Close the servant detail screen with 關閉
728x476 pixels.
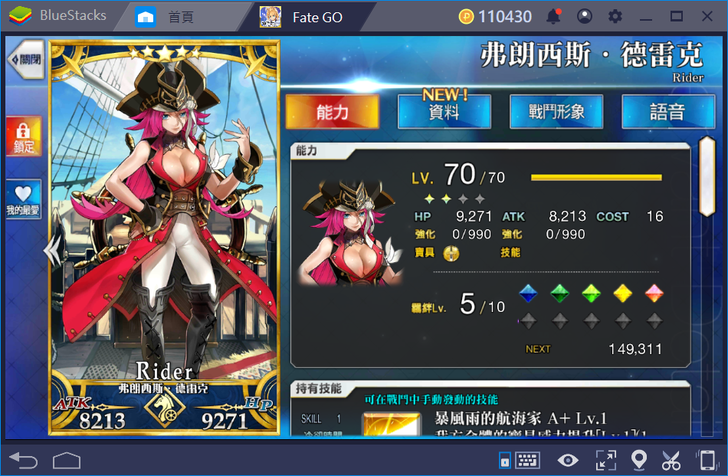26,62
